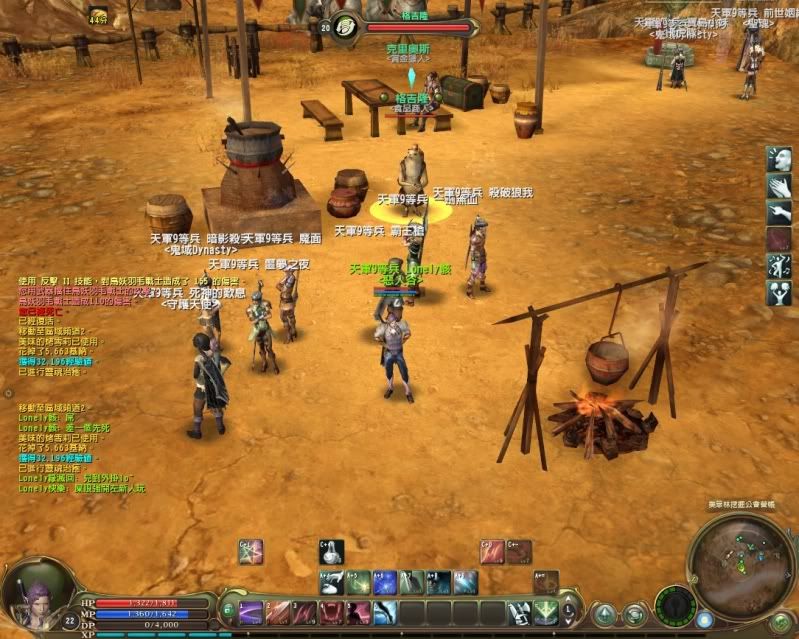Activate the pointing hand icon on side bar
This screenshot has height=639, width=799.
pyautogui.click(x=779, y=213)
